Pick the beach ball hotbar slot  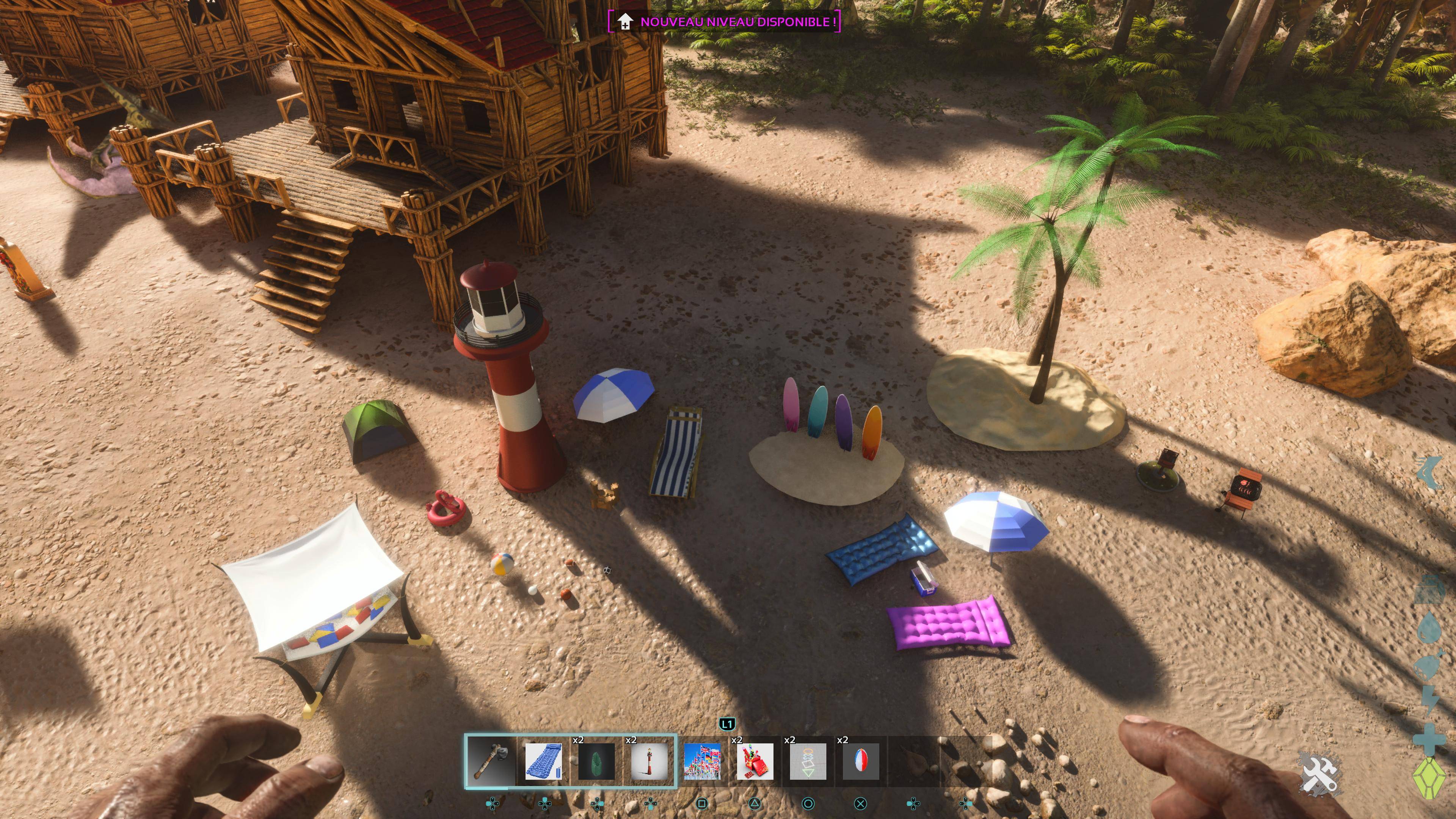point(861,761)
